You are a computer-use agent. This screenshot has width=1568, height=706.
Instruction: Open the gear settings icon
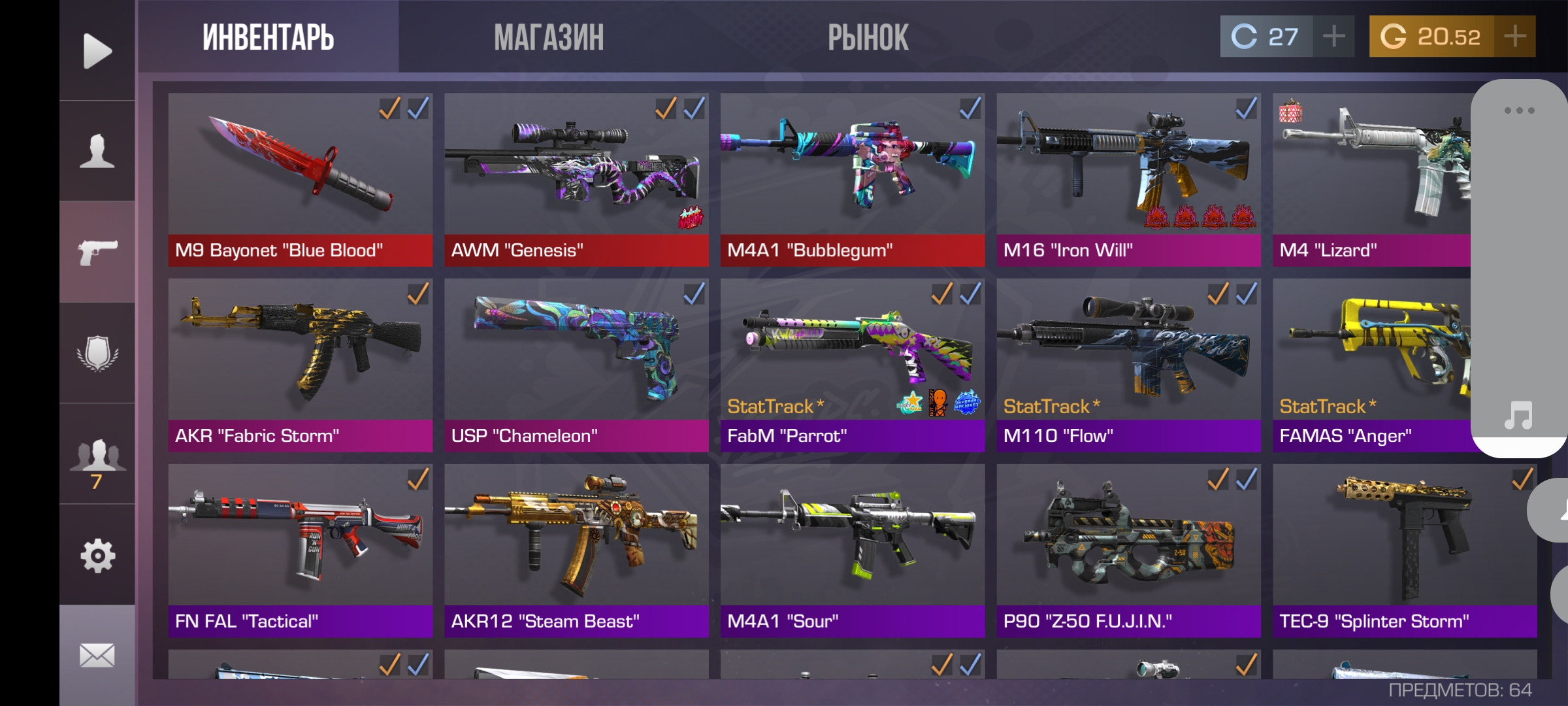click(97, 556)
